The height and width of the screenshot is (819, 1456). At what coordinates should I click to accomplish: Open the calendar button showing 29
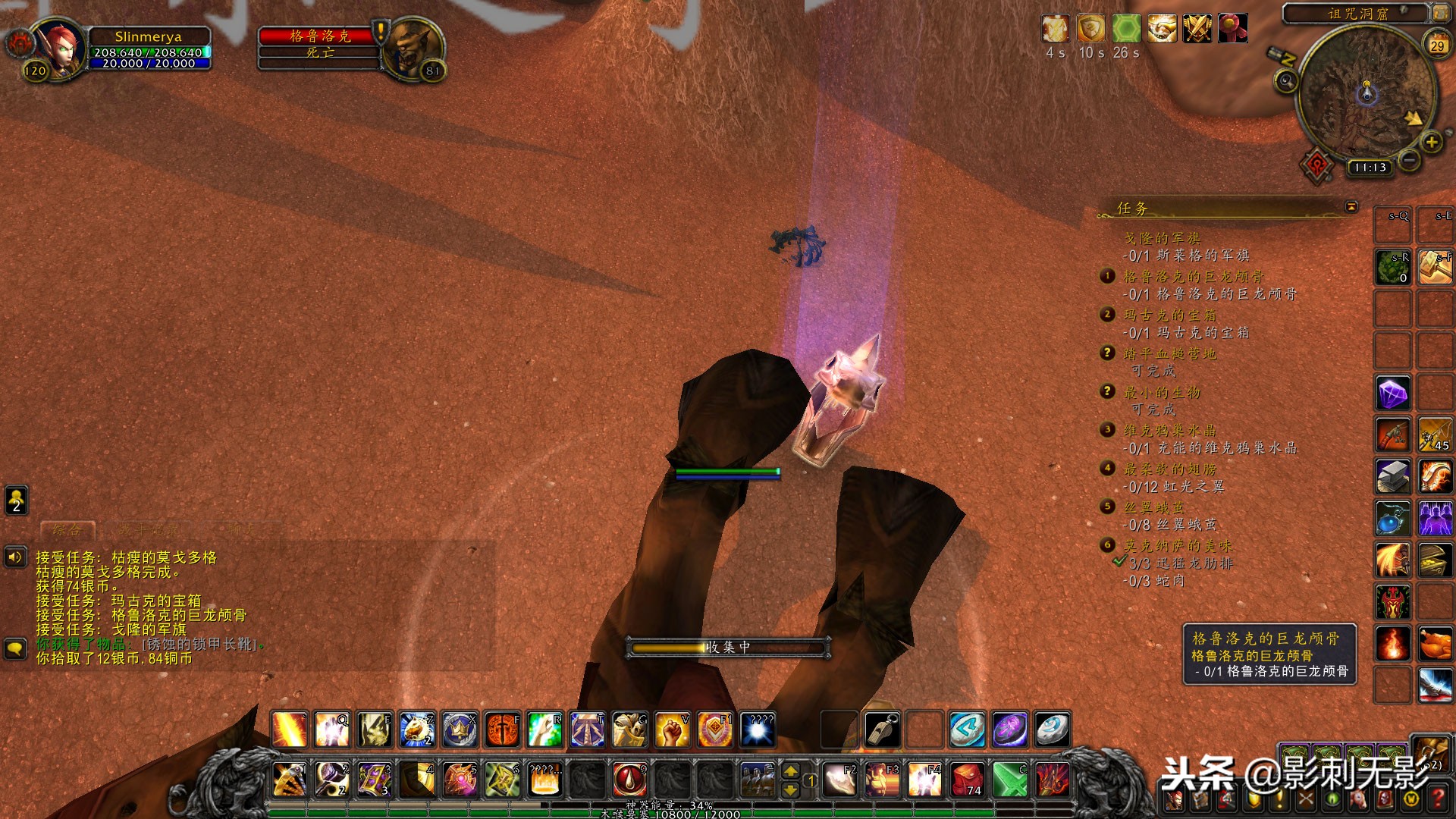tap(1437, 45)
